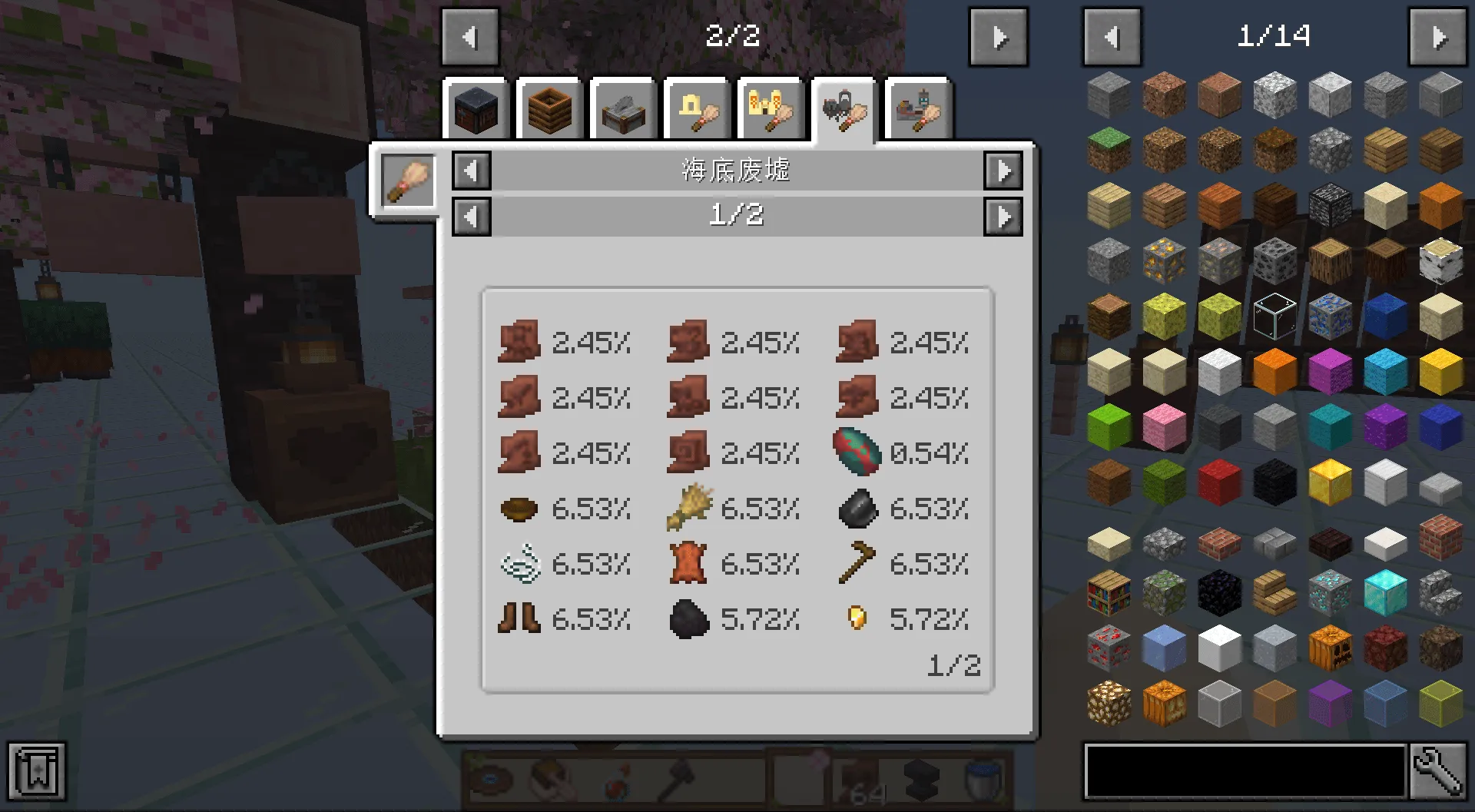Select the suspicious sand brushing category
The width and height of the screenshot is (1475, 812).
[x=698, y=110]
